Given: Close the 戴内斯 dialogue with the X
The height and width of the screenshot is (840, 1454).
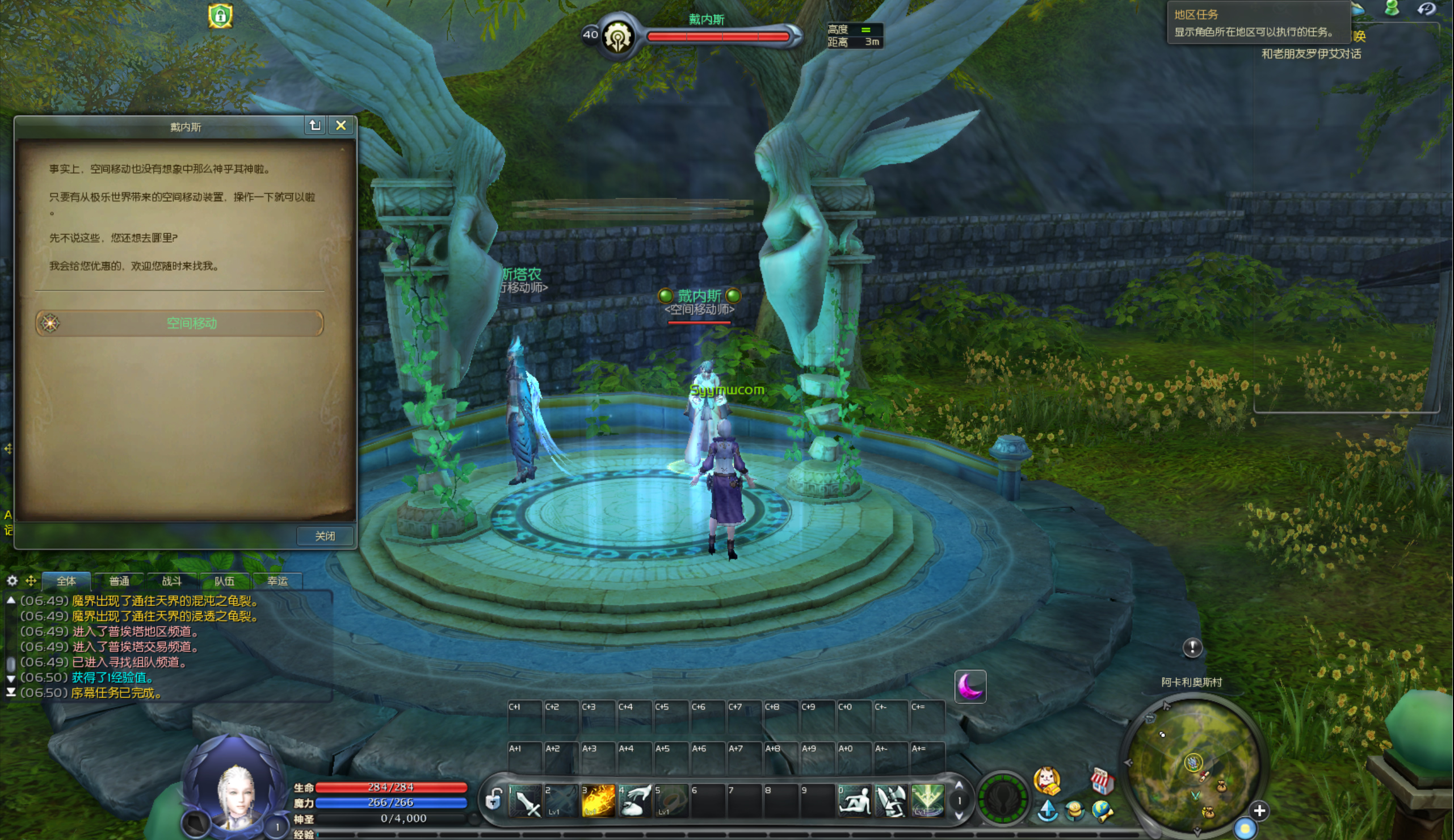Looking at the screenshot, I should tap(341, 125).
